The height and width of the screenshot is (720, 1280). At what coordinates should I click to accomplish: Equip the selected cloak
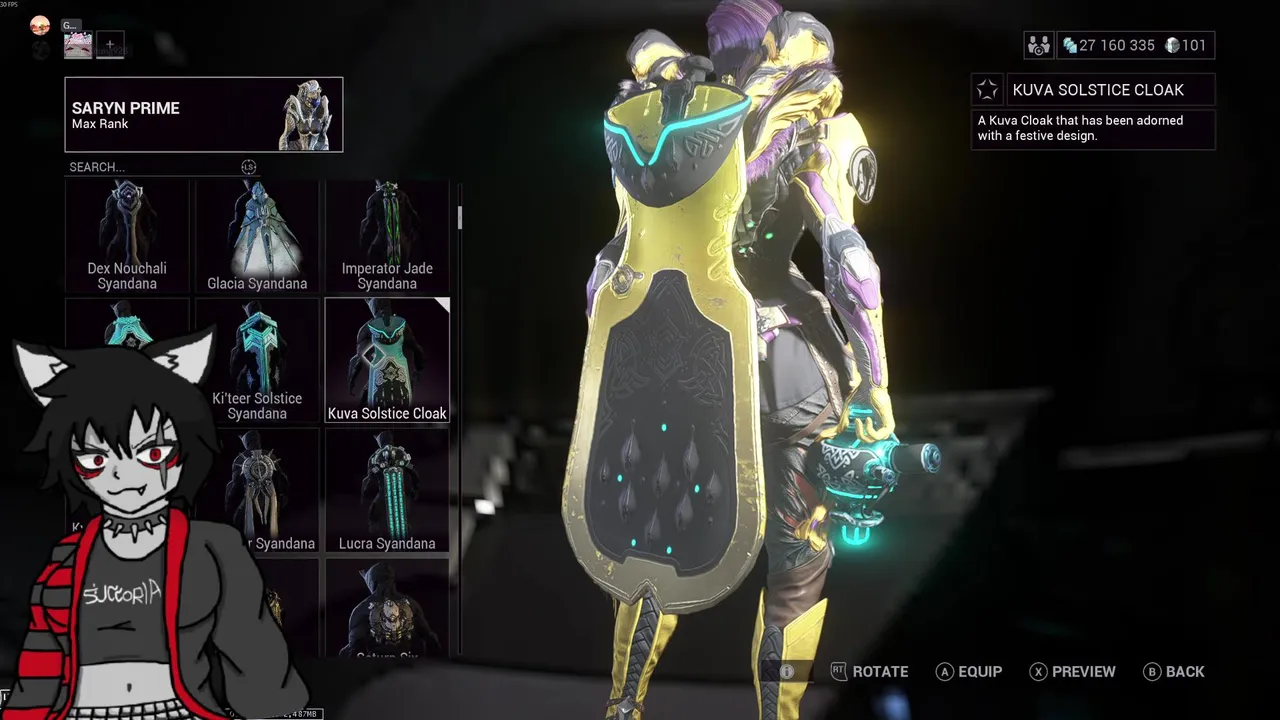(x=968, y=672)
